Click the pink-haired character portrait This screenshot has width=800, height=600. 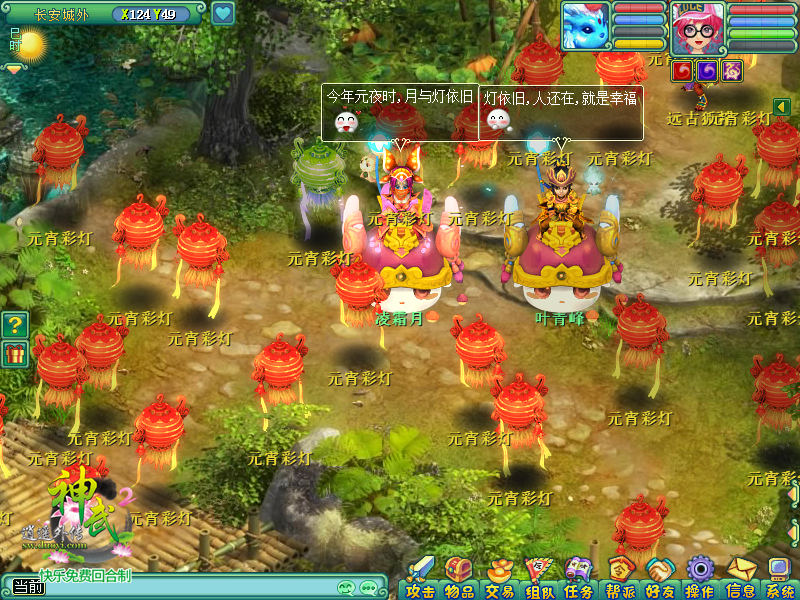click(697, 27)
